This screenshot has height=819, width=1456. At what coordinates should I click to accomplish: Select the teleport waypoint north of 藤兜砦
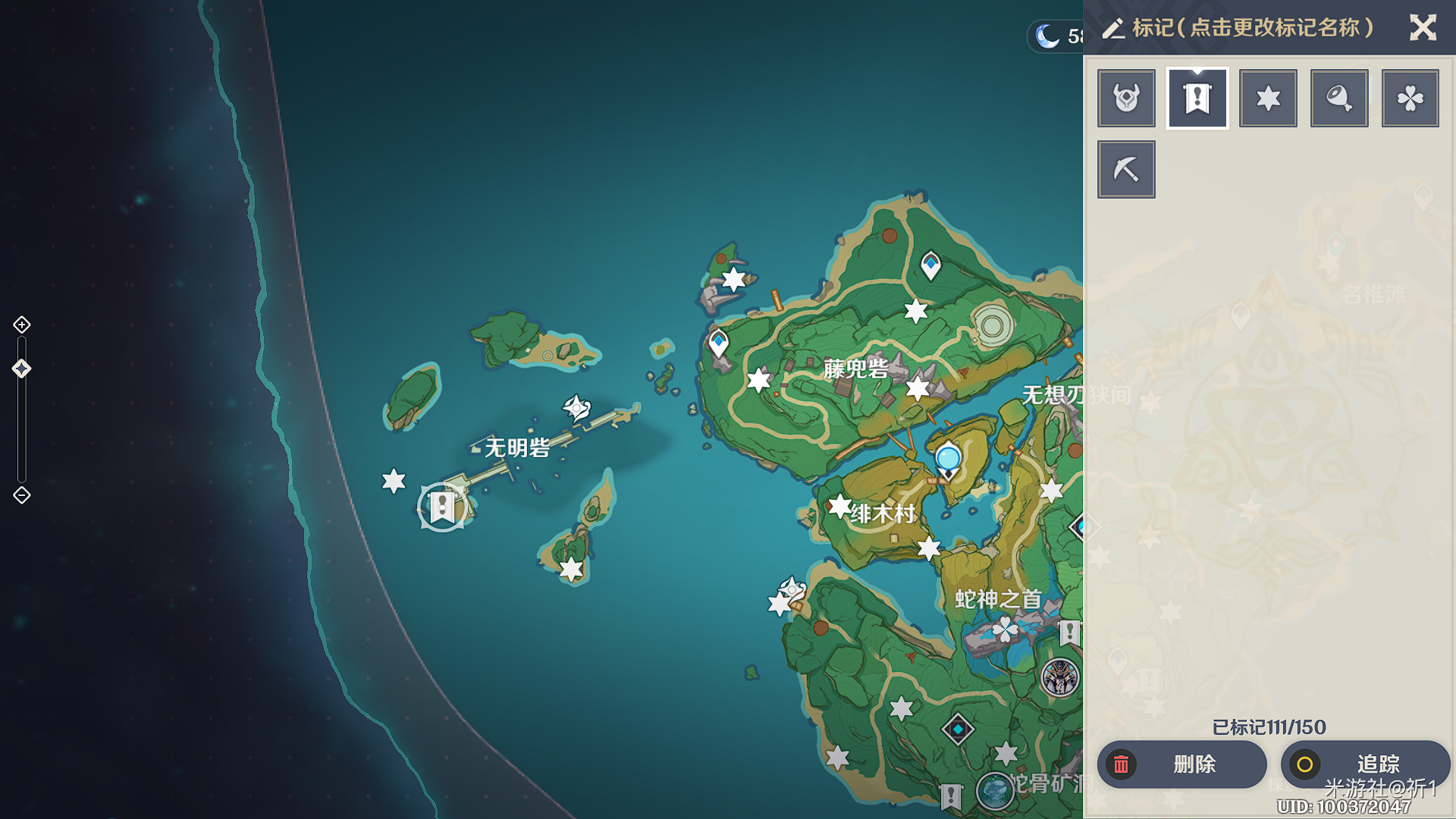tap(930, 265)
